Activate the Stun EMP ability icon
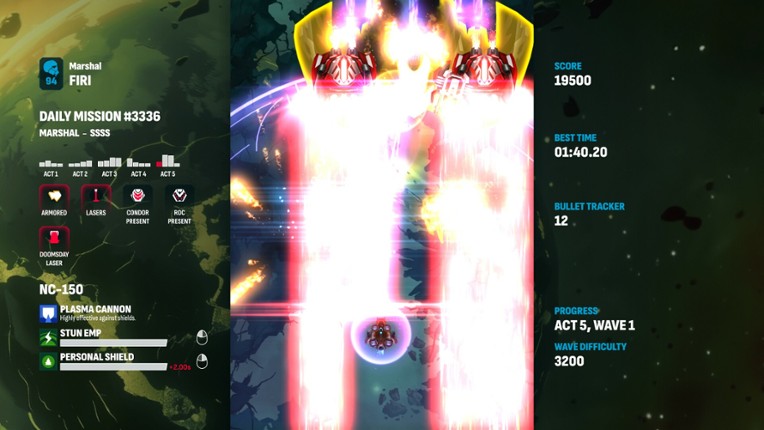Screen dimensions: 764x430 click(x=48, y=338)
